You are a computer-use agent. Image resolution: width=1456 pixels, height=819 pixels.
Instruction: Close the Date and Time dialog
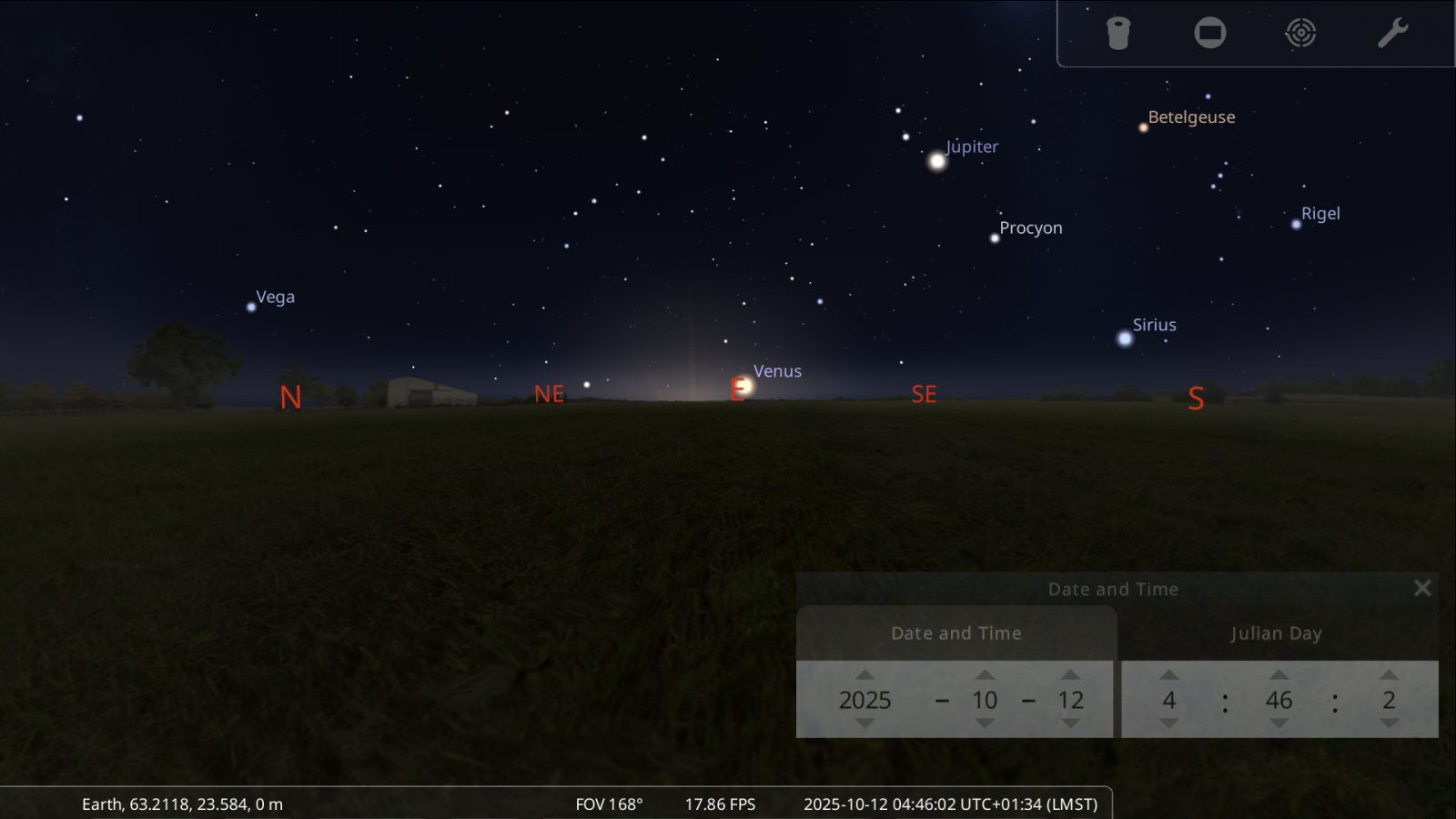(x=1422, y=587)
